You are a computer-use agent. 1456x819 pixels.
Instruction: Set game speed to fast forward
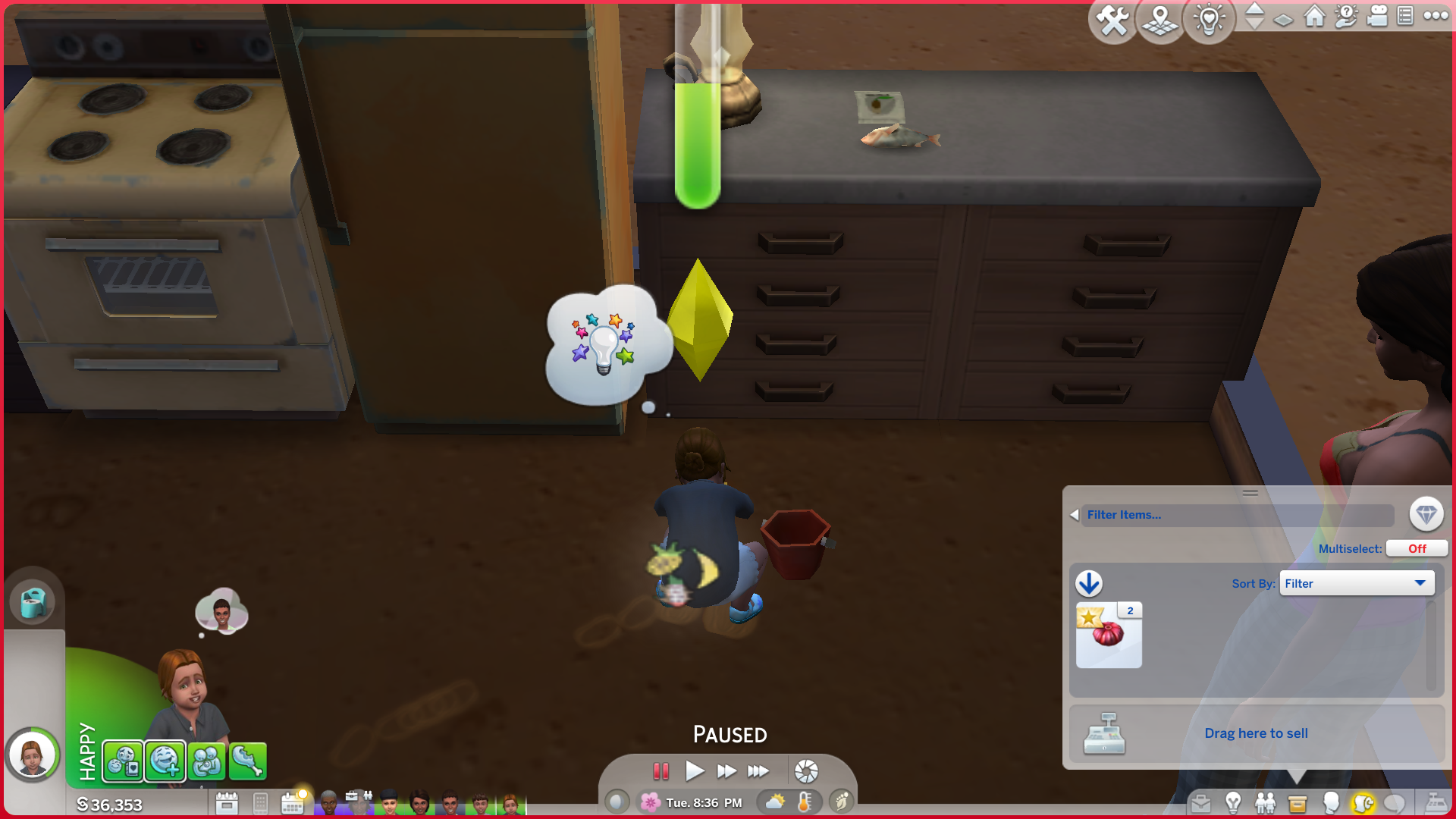click(x=726, y=771)
